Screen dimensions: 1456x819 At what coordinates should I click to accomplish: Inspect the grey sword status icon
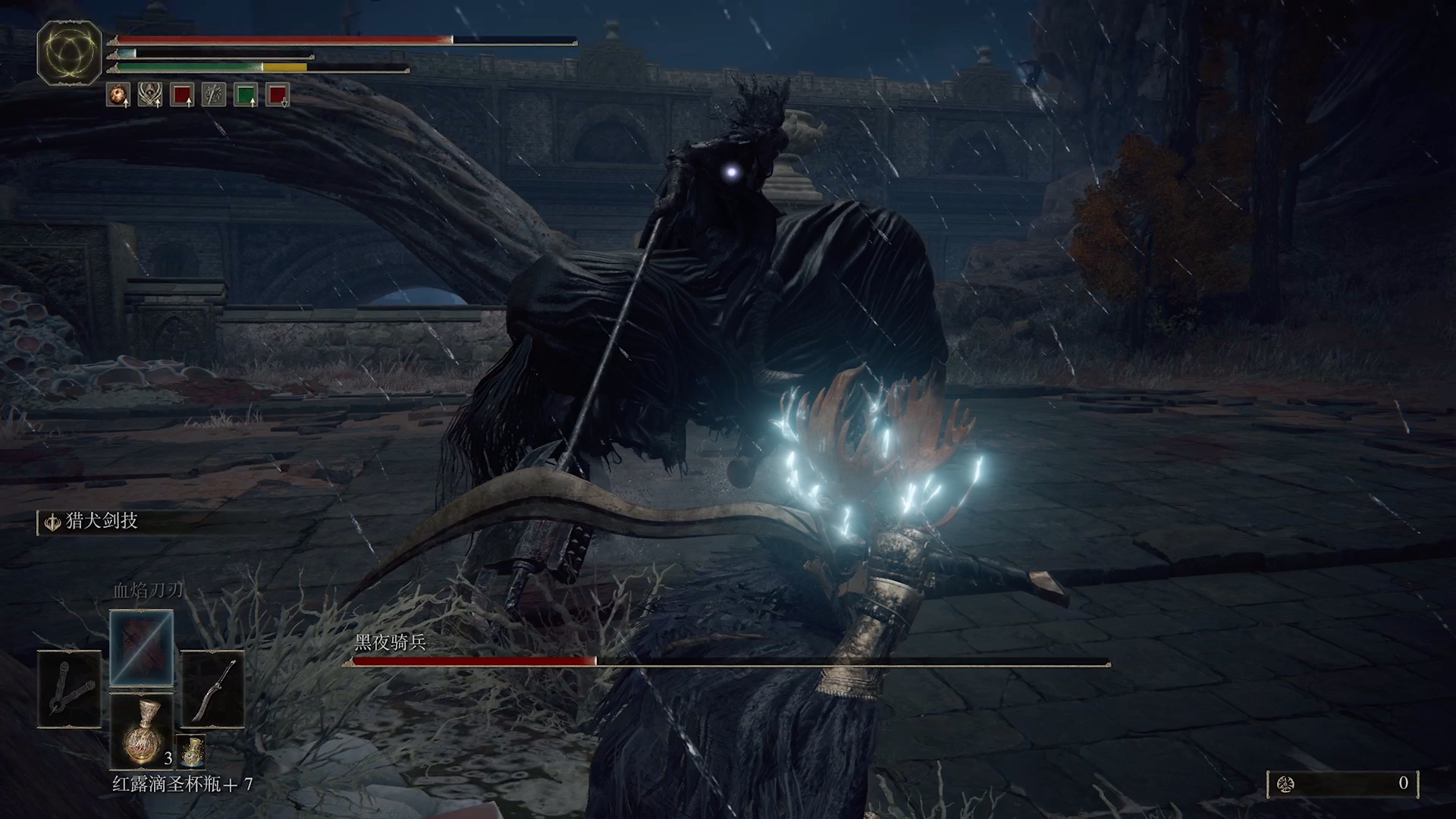tap(214, 95)
